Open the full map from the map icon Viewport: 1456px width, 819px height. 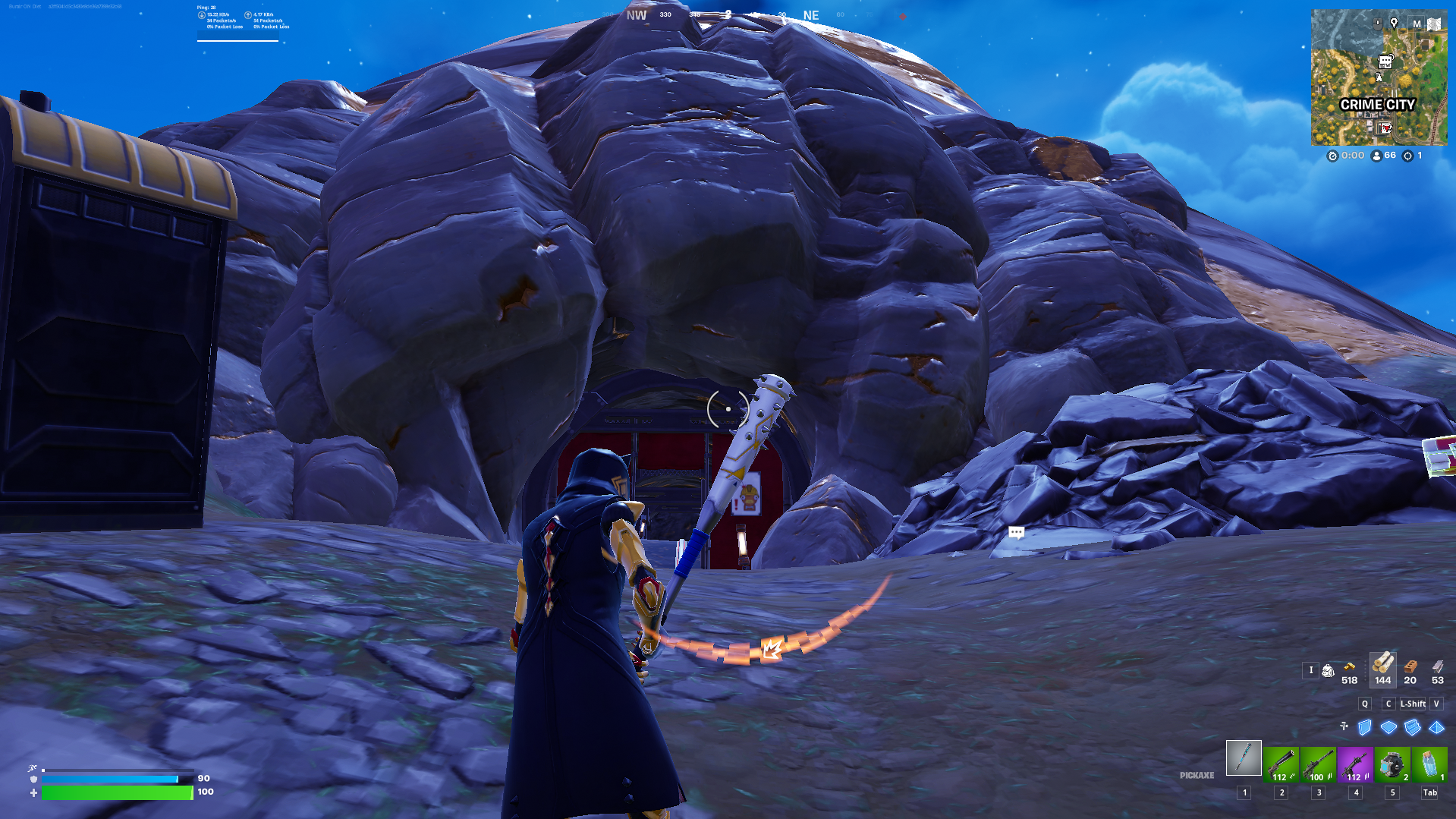tap(1434, 24)
